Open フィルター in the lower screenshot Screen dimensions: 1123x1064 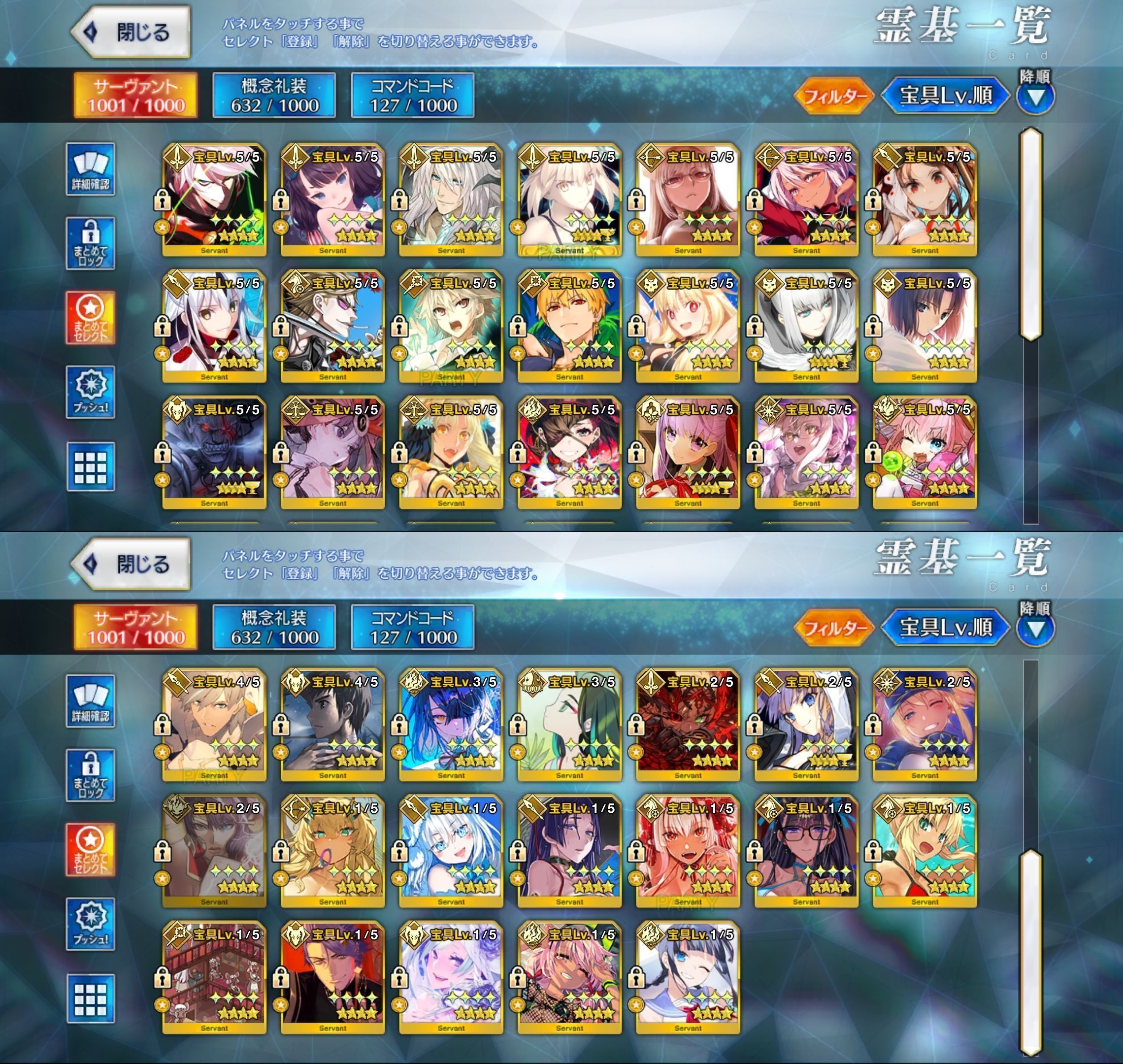pyautogui.click(x=834, y=628)
